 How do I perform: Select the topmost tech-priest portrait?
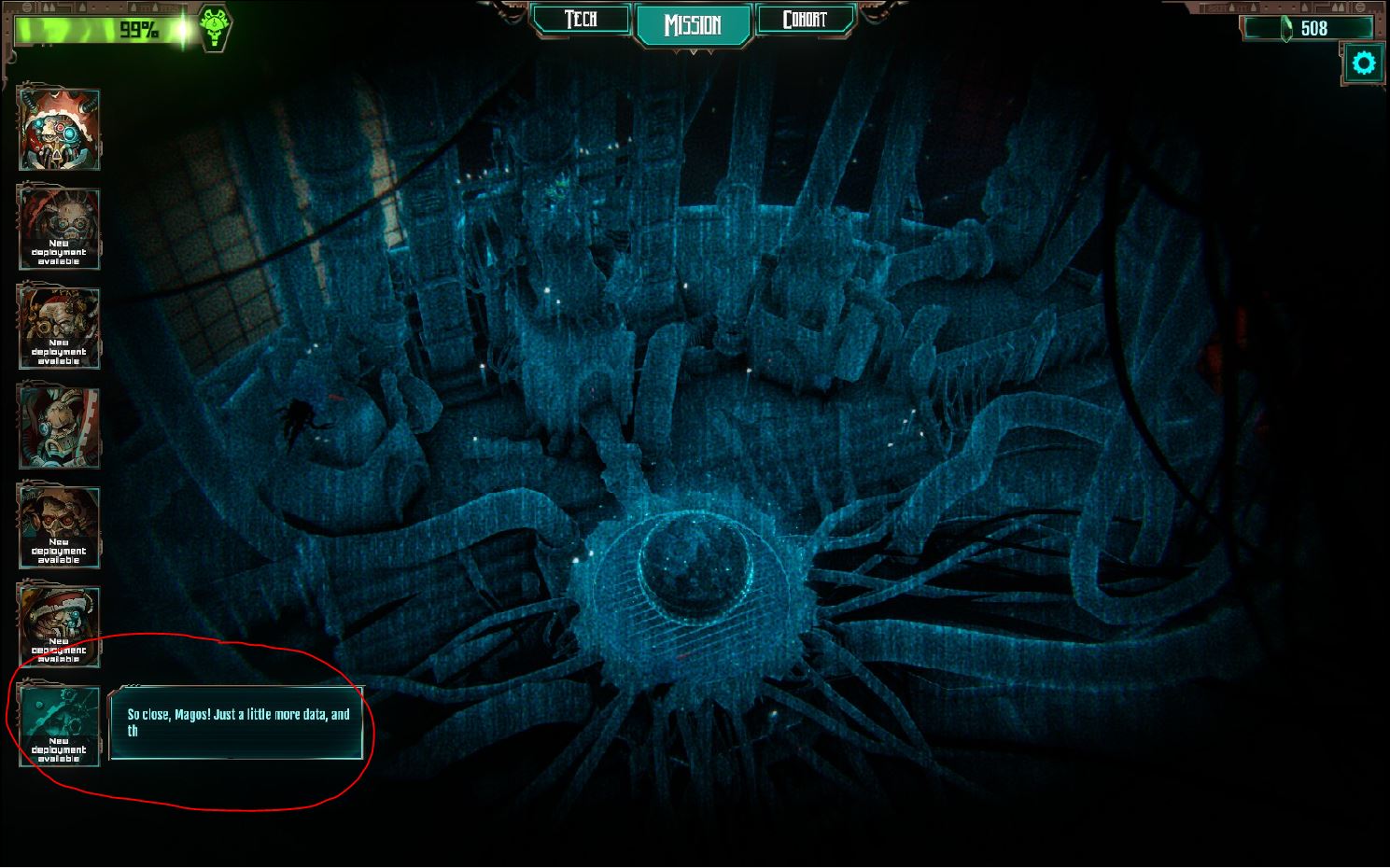pyautogui.click(x=58, y=129)
